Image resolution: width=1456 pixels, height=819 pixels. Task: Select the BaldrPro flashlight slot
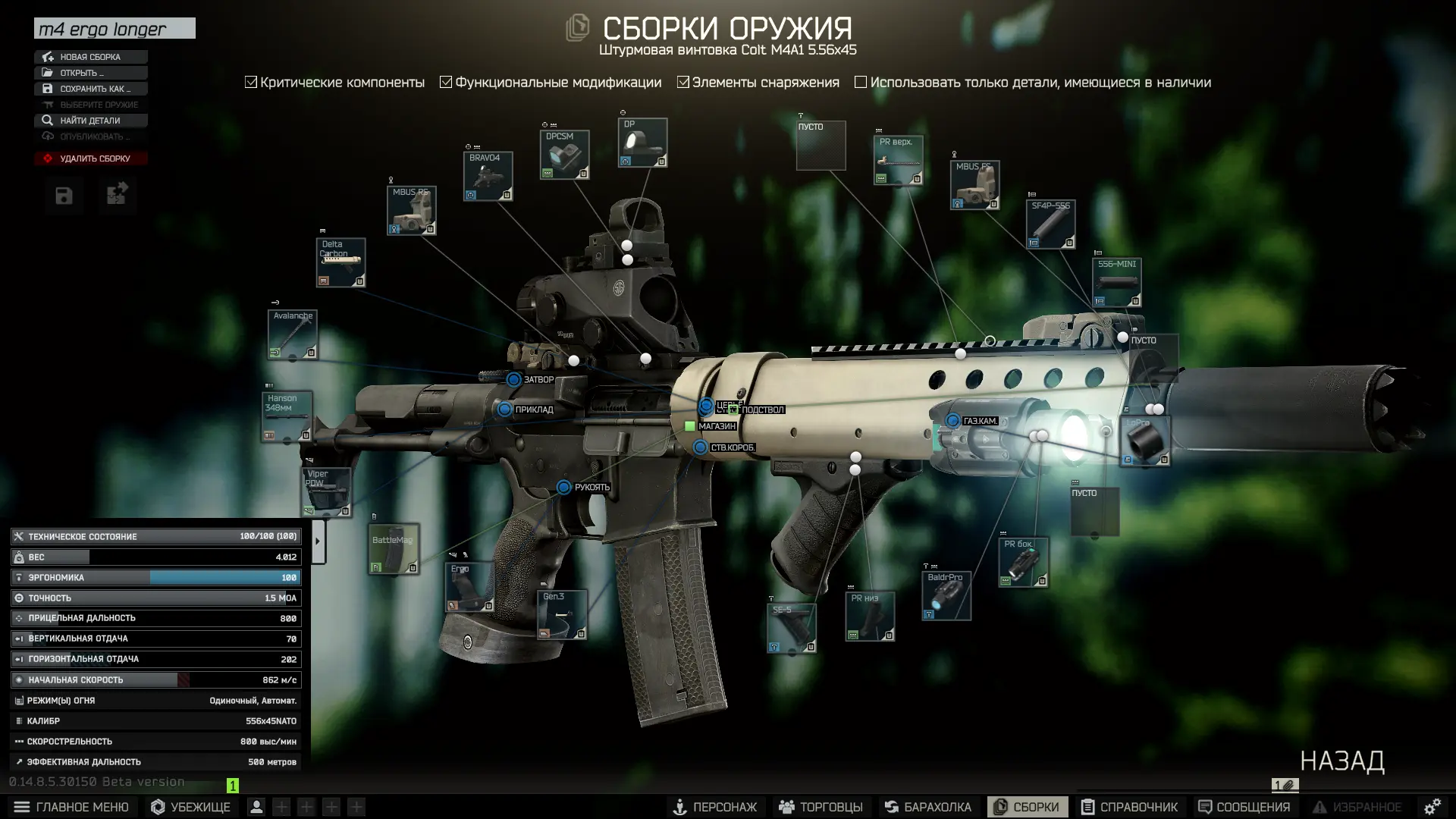point(946,596)
